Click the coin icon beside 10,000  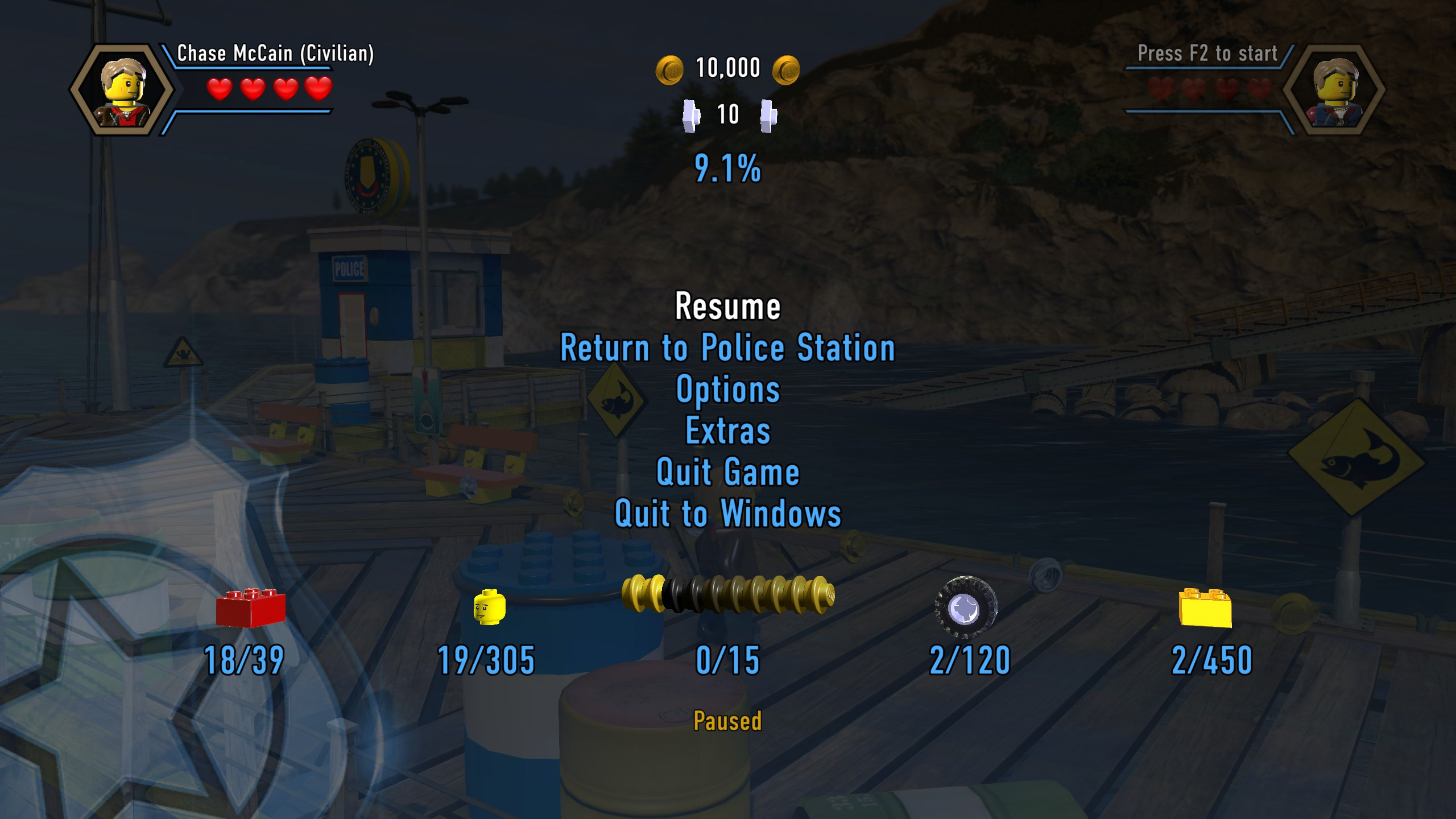[671, 68]
